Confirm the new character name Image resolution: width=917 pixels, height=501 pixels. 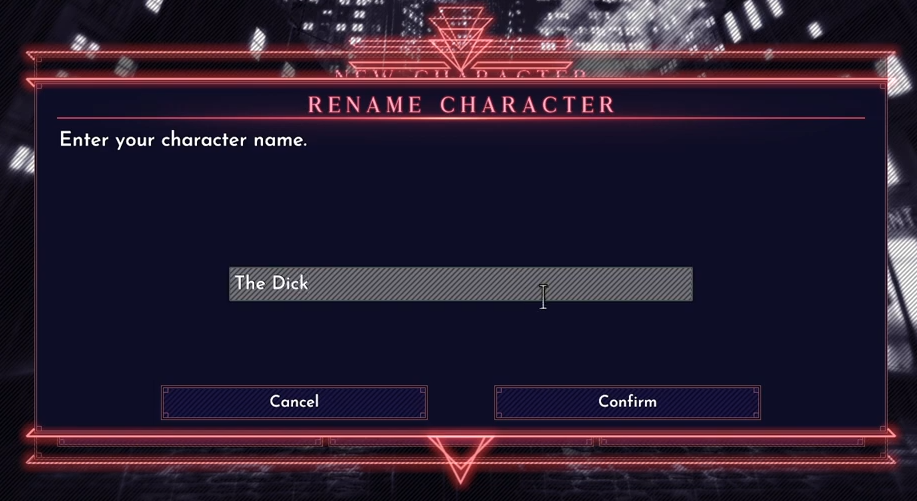627,402
